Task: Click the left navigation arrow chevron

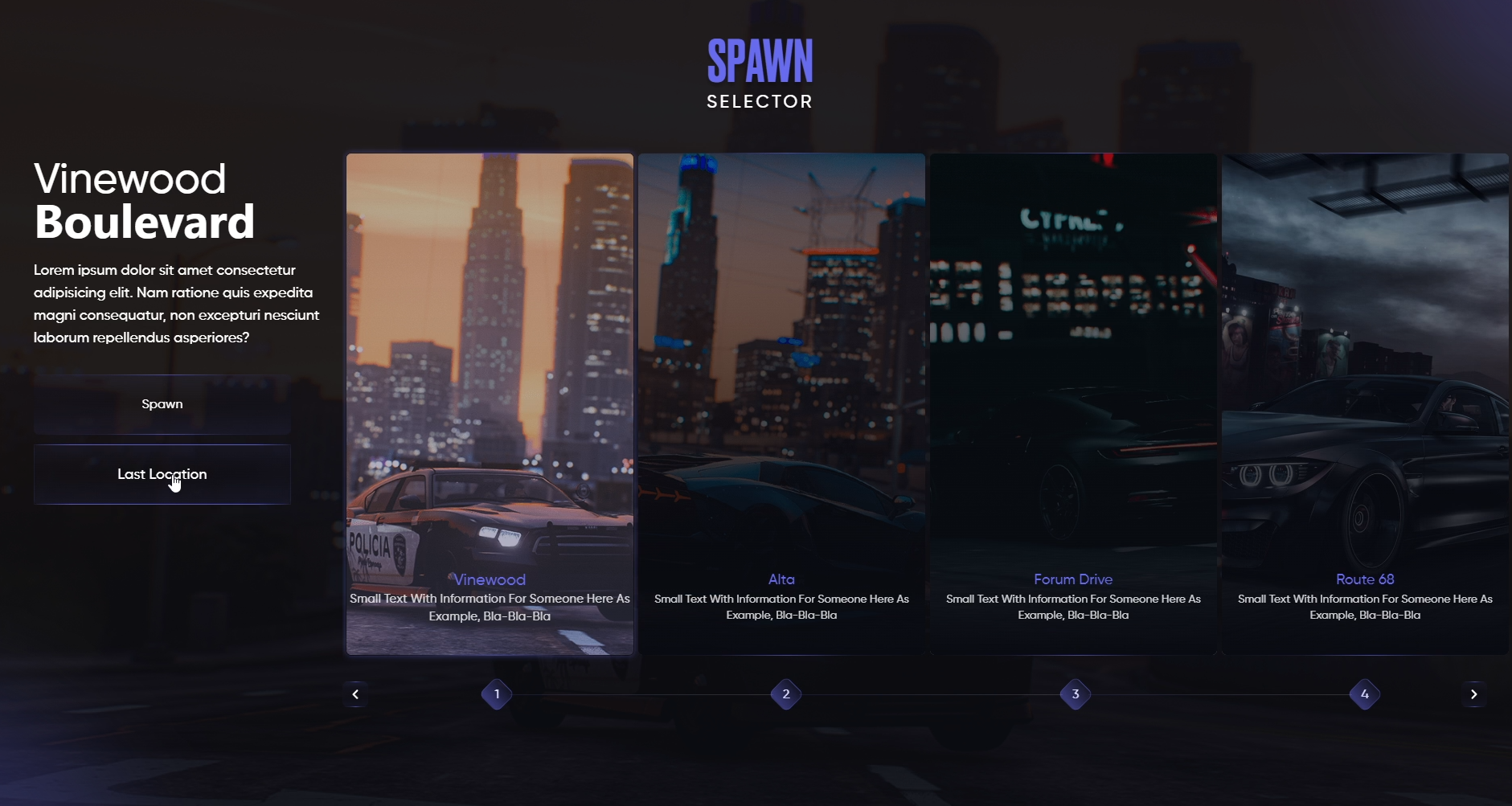Action: pos(355,694)
